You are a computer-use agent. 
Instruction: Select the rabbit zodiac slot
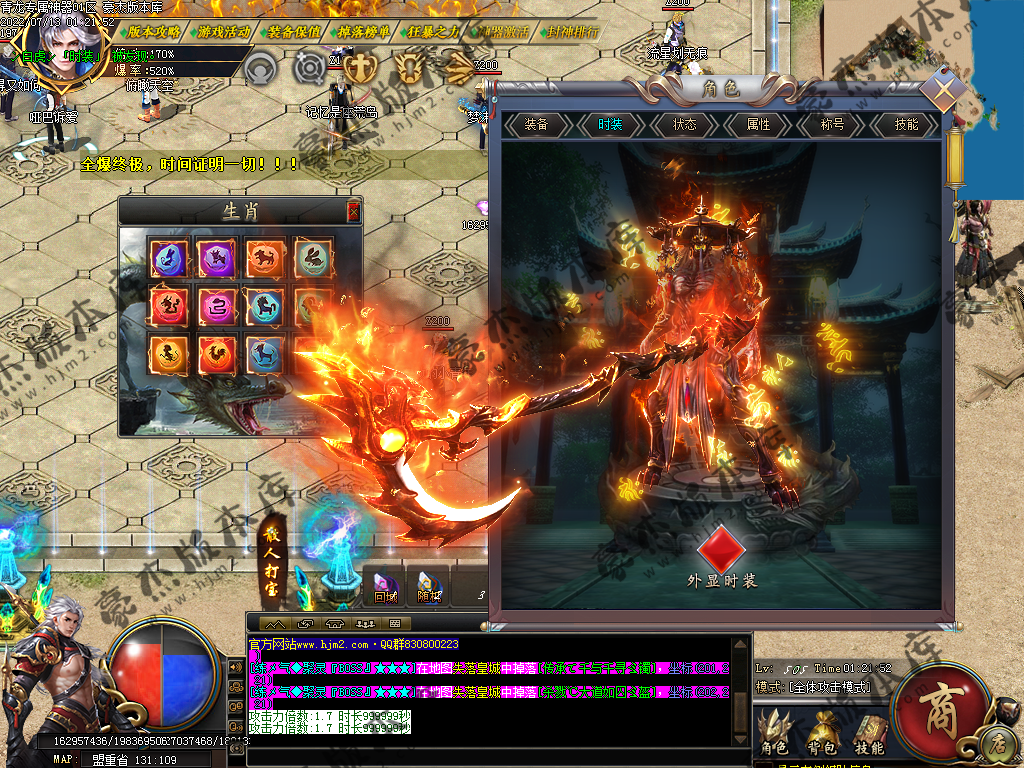(x=313, y=258)
